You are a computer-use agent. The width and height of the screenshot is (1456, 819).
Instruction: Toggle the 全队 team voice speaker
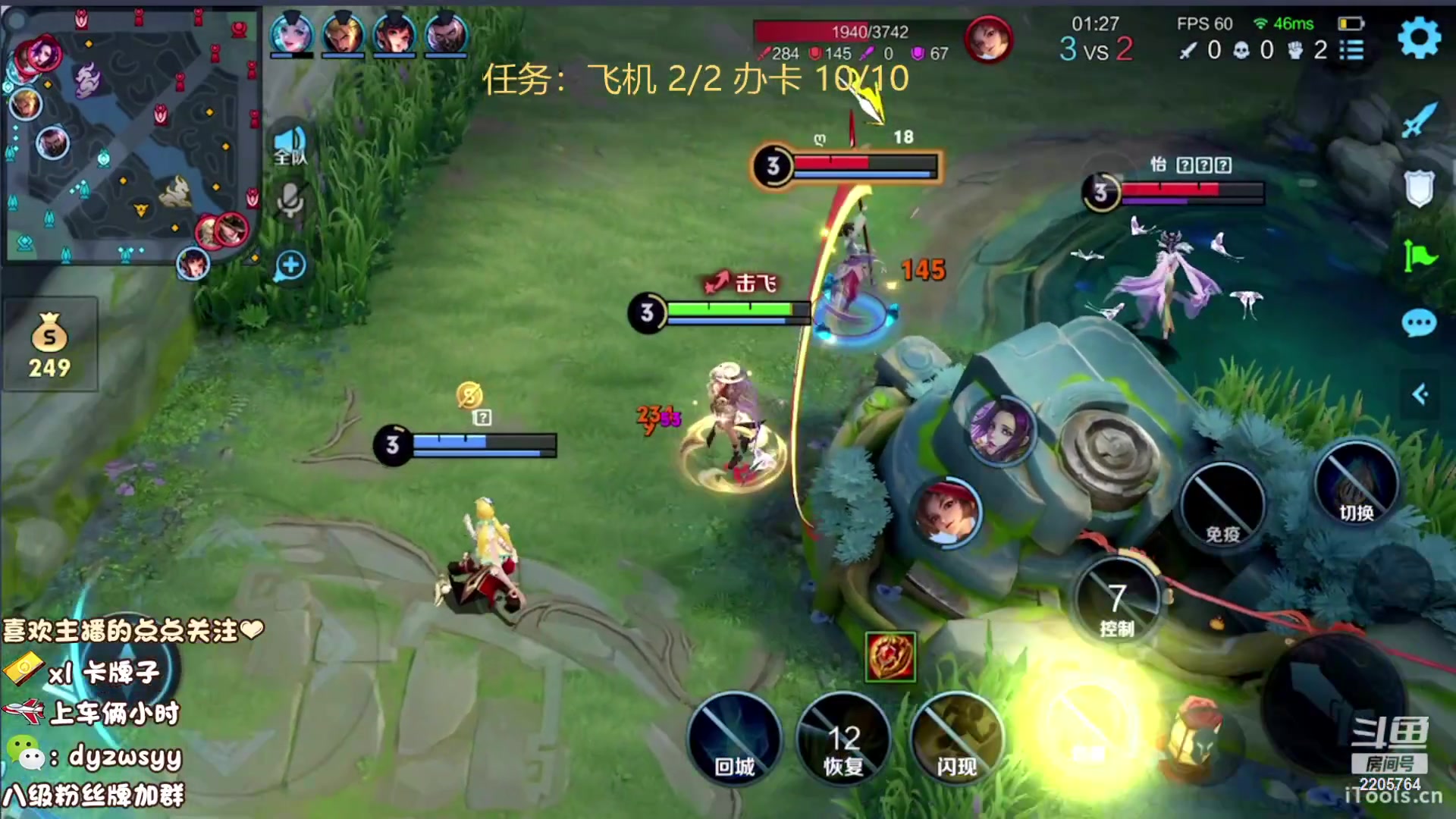[x=290, y=146]
